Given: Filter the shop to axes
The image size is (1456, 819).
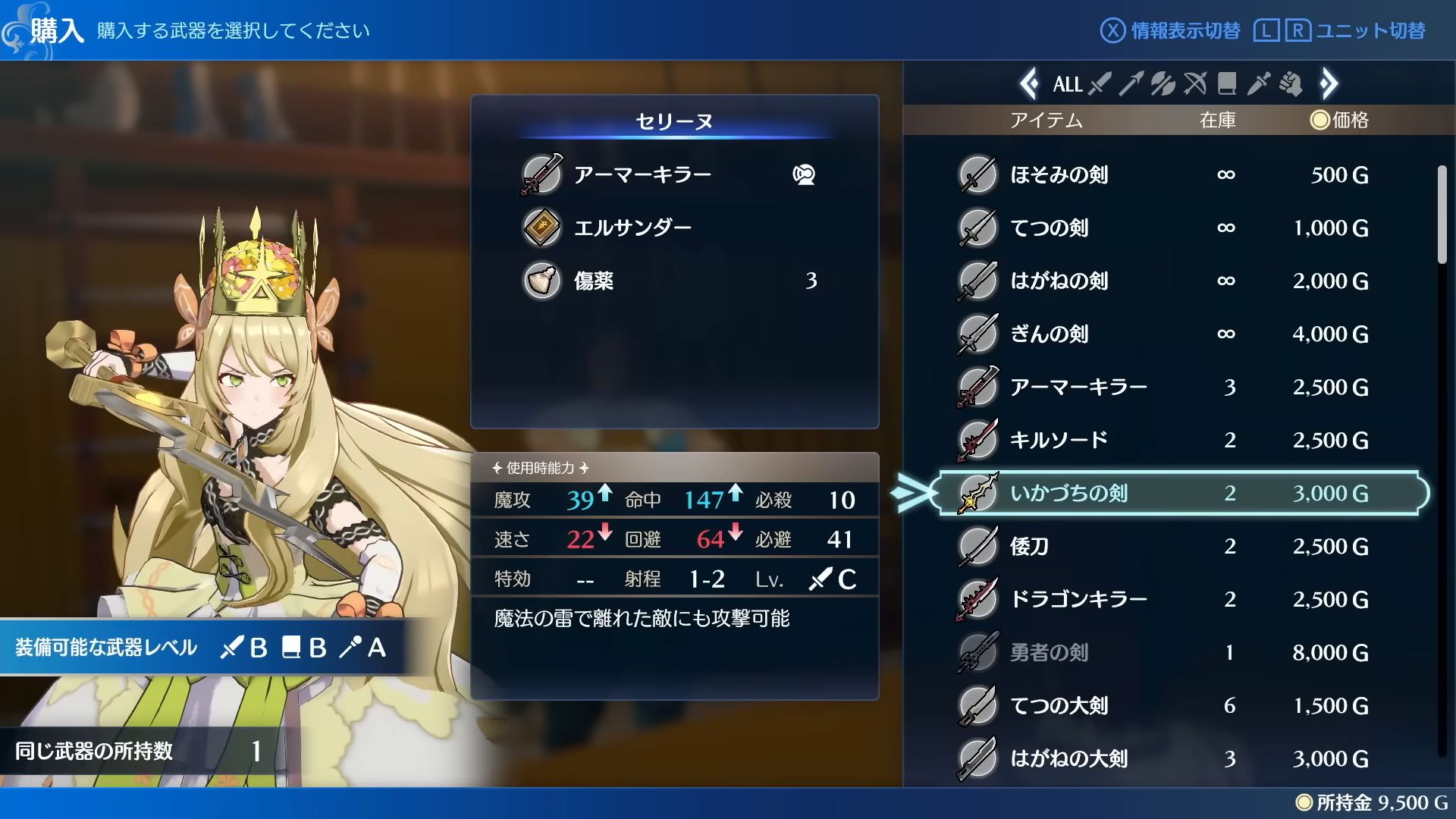Looking at the screenshot, I should (1163, 84).
